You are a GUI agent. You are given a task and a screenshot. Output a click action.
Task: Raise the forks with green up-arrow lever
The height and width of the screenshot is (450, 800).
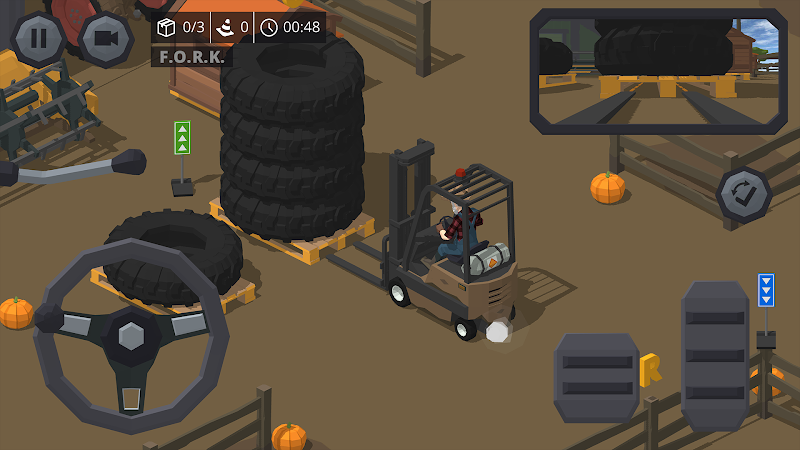[x=182, y=139]
